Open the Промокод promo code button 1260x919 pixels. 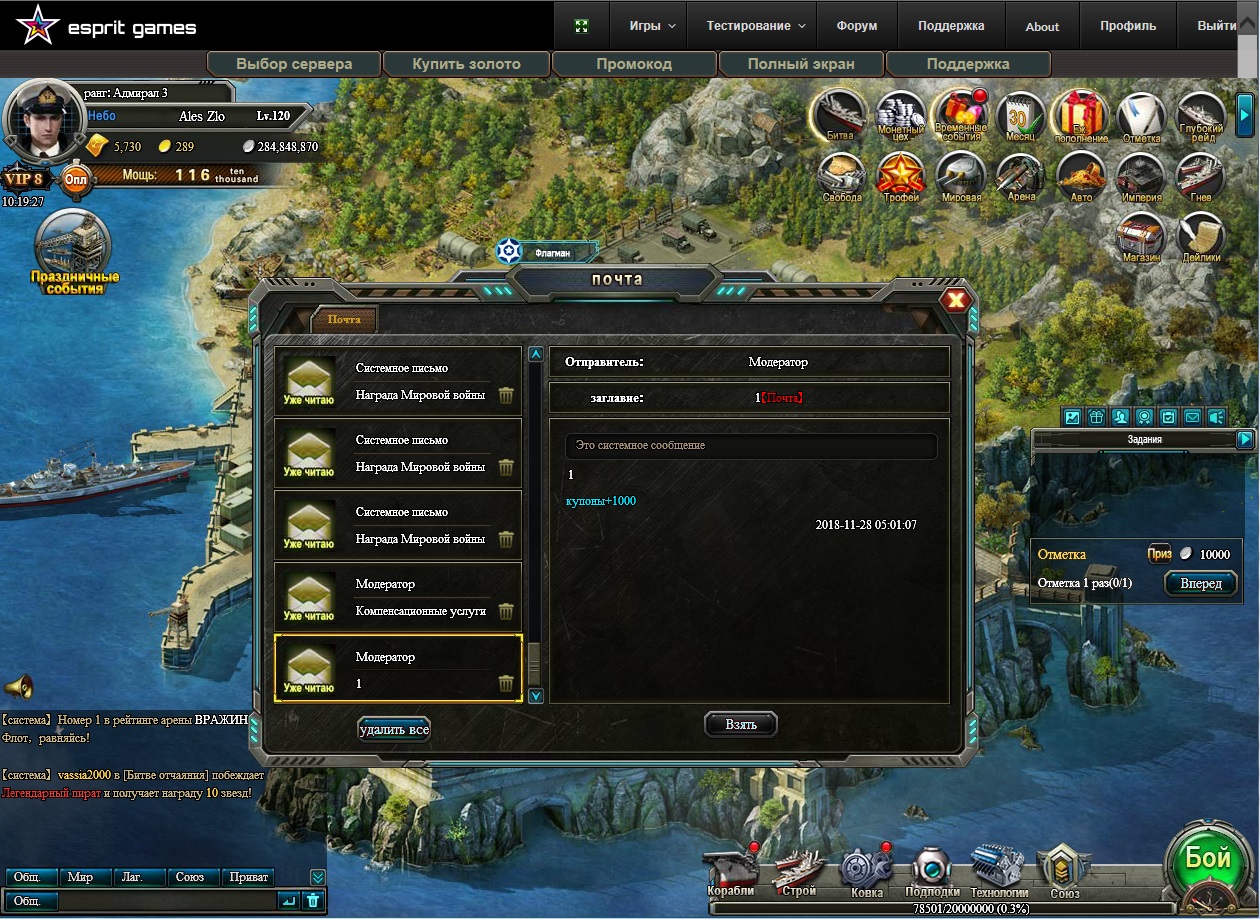[634, 64]
